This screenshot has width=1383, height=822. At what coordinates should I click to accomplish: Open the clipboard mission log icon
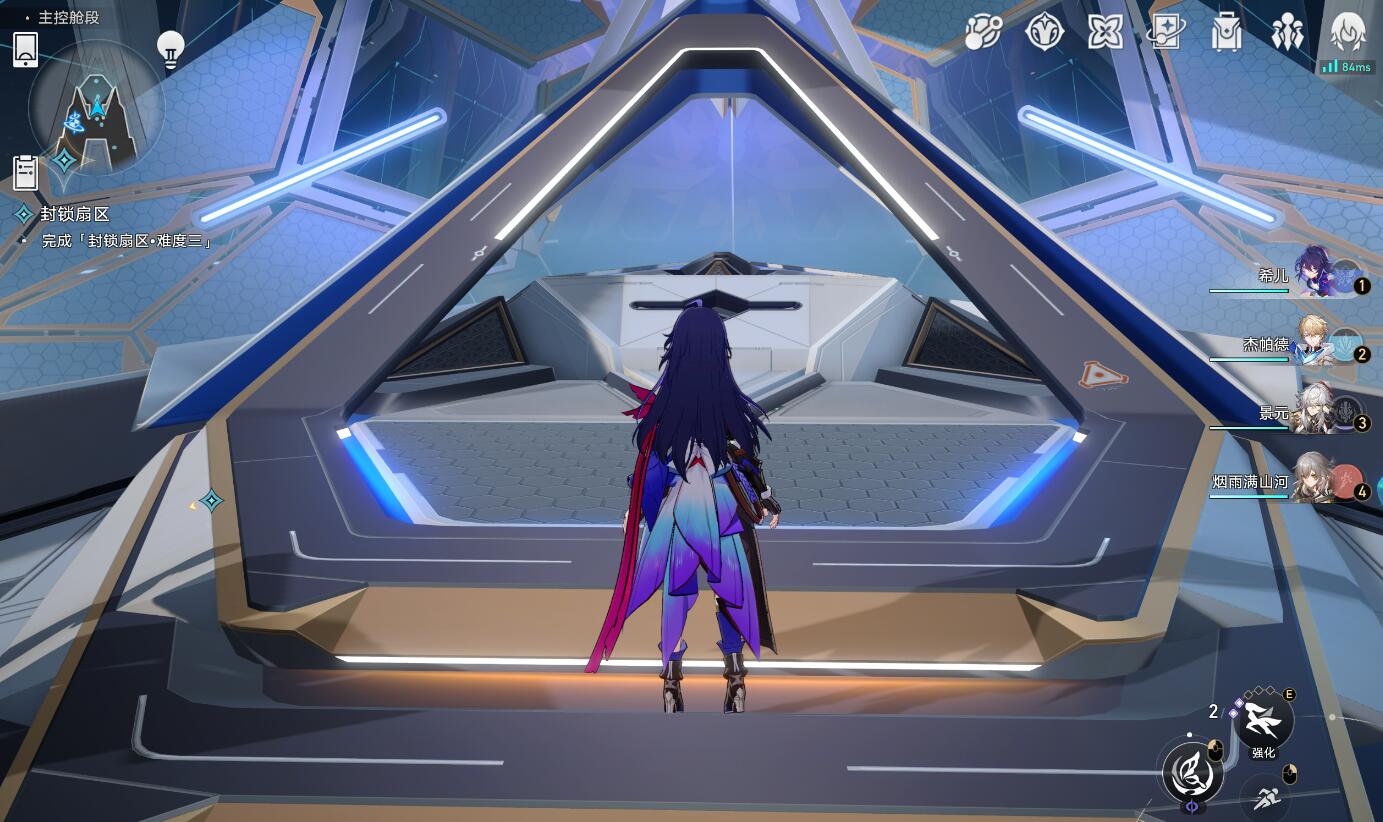point(26,173)
